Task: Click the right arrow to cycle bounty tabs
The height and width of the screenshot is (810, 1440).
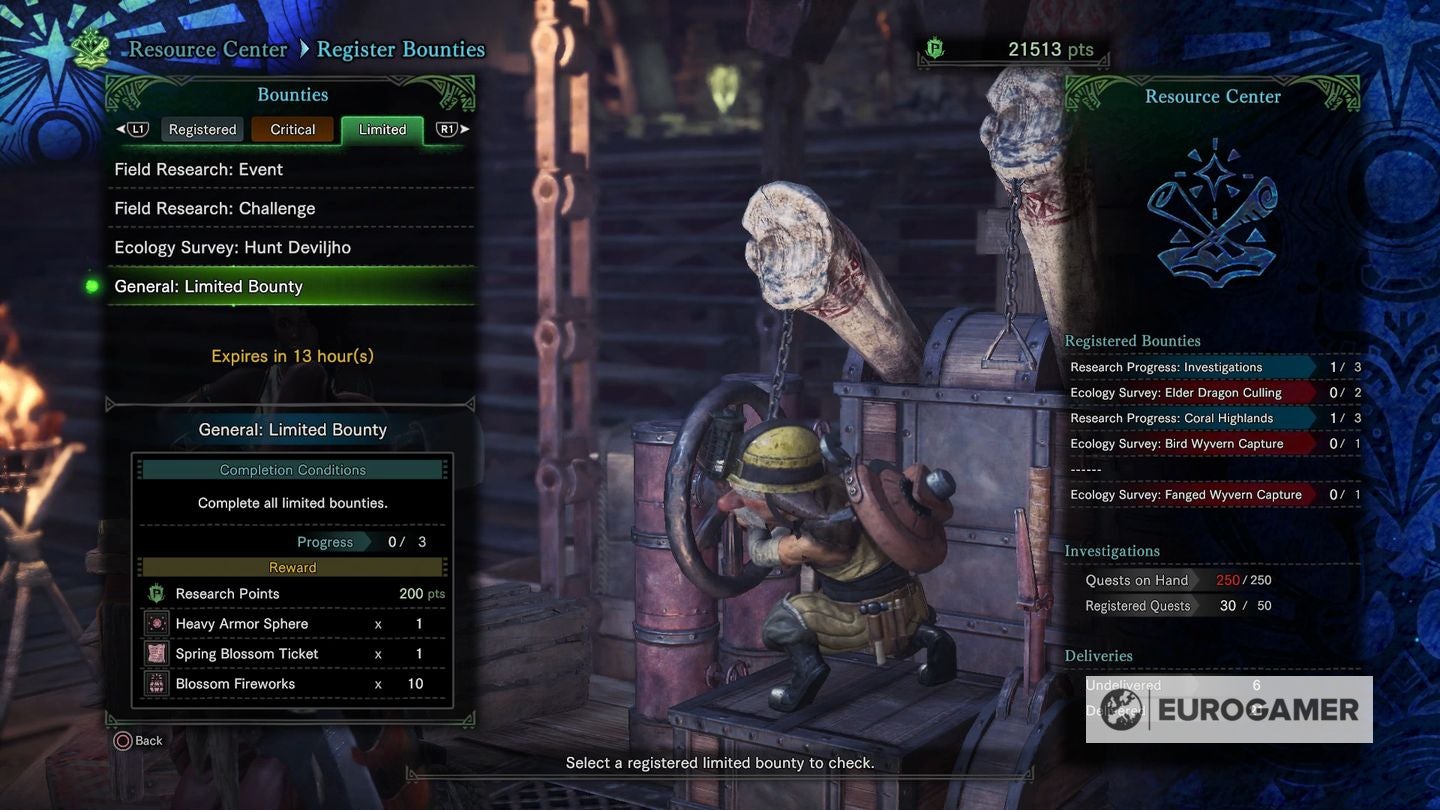Action: pos(465,128)
